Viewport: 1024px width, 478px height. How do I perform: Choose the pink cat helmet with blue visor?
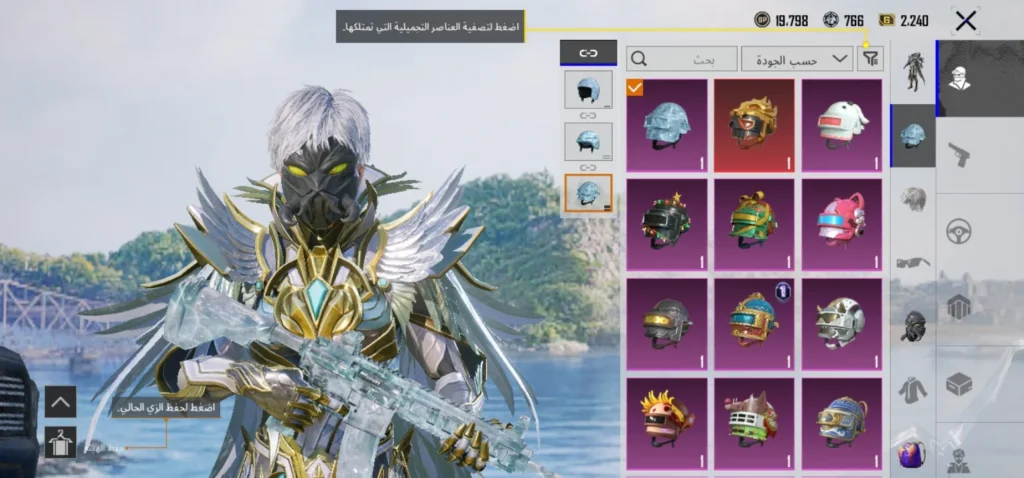[x=841, y=224]
